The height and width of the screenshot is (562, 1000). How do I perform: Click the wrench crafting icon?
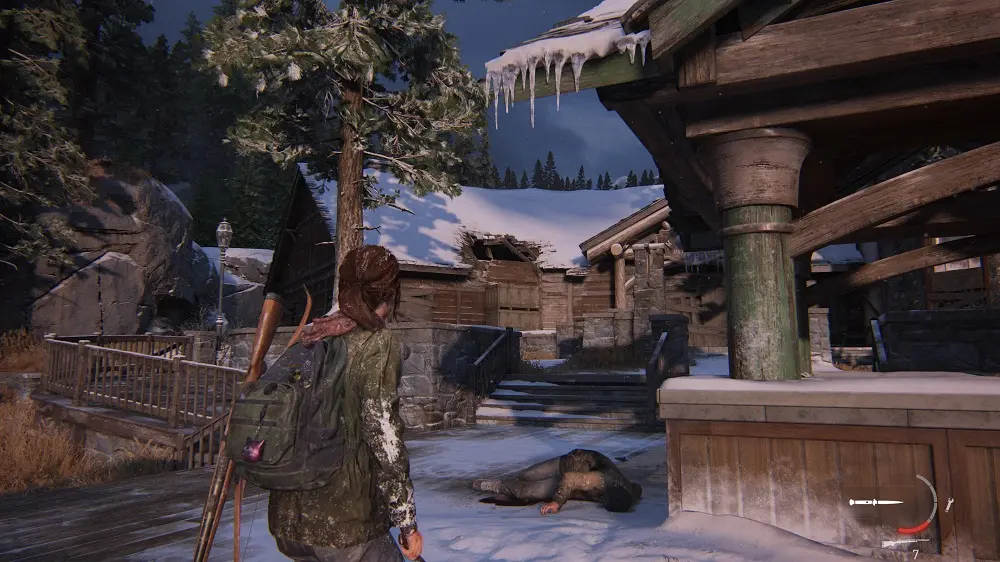948,505
